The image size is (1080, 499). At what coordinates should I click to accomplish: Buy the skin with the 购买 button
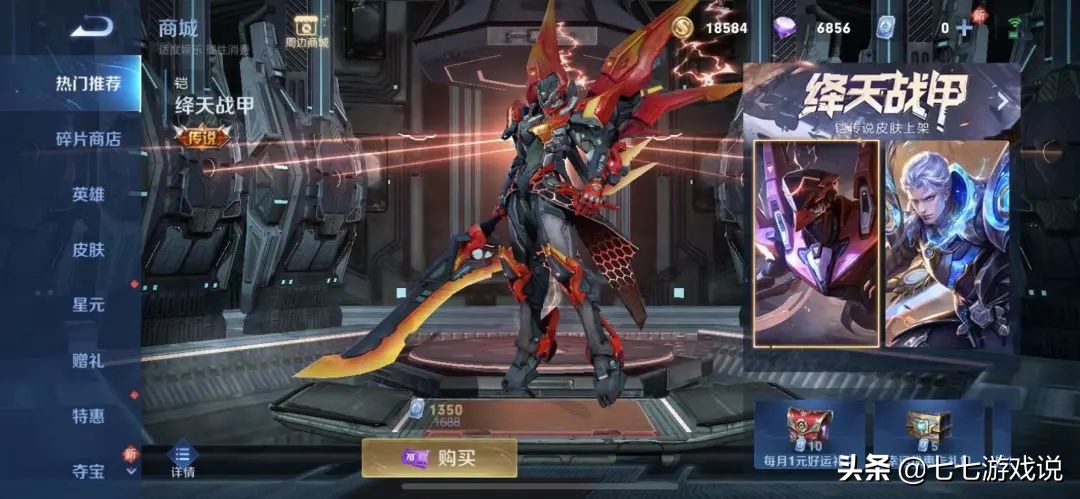(439, 458)
